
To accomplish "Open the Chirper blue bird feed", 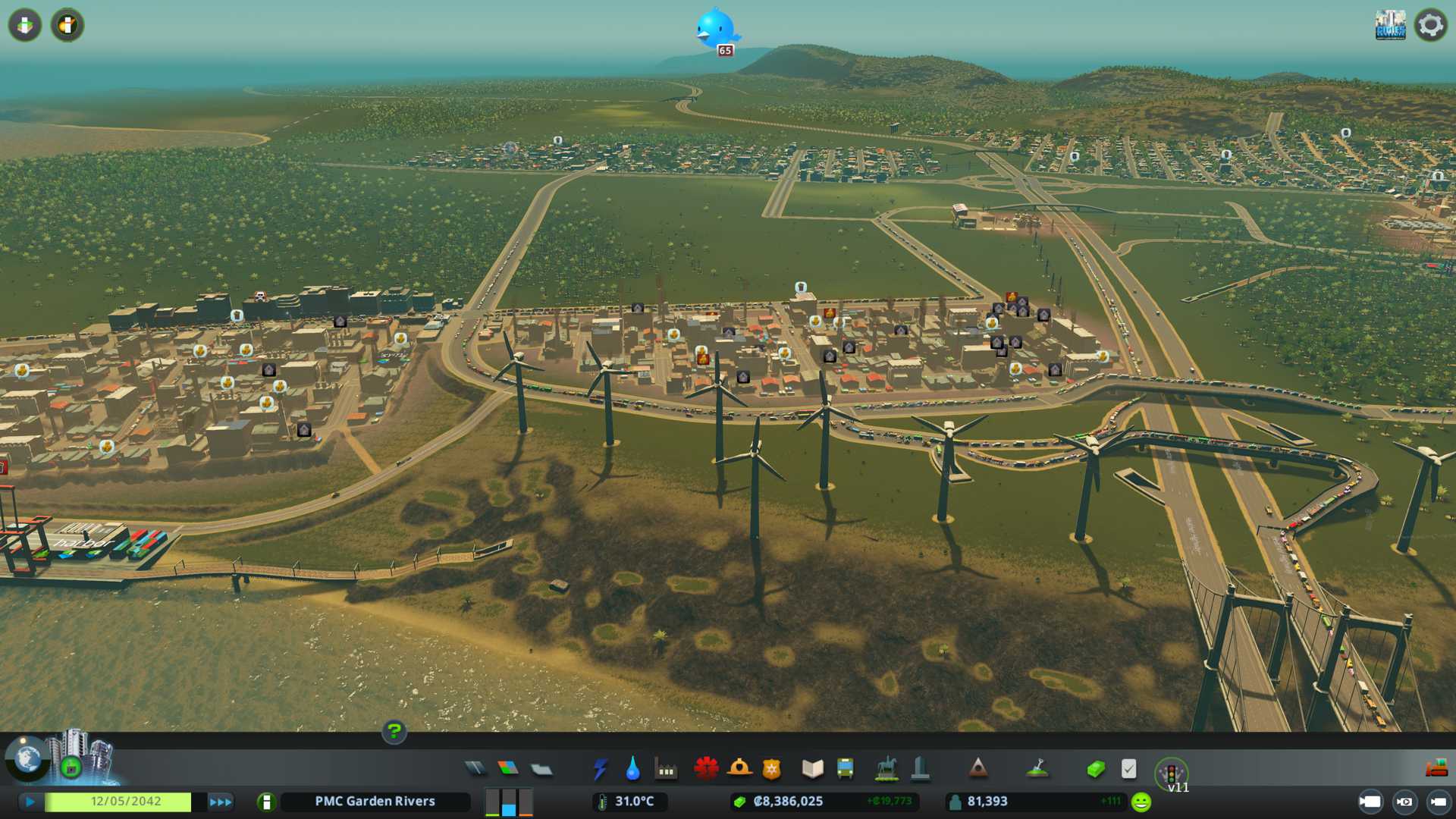I will click(x=715, y=29).
